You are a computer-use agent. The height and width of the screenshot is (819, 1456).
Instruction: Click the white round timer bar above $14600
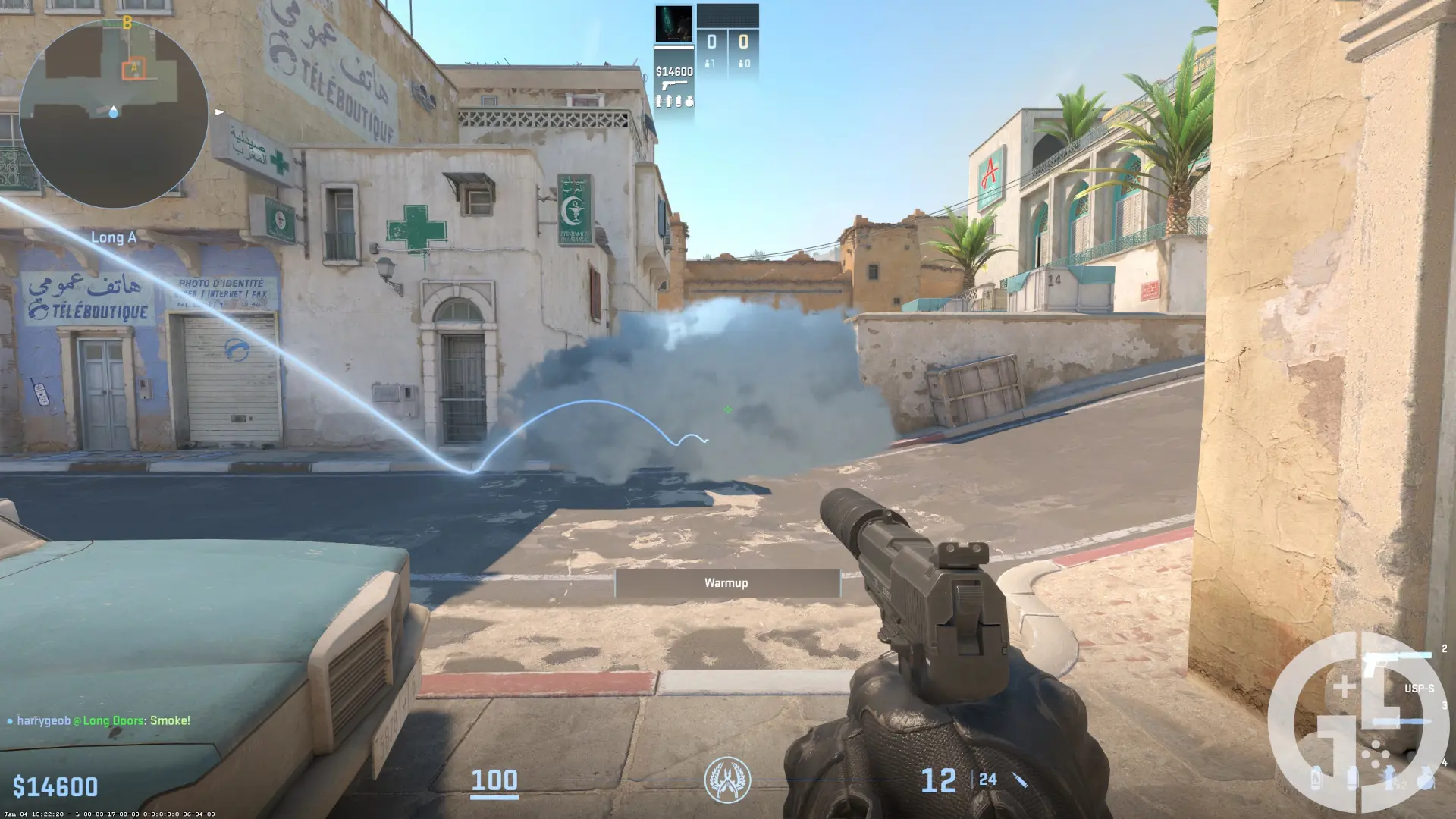tap(673, 47)
